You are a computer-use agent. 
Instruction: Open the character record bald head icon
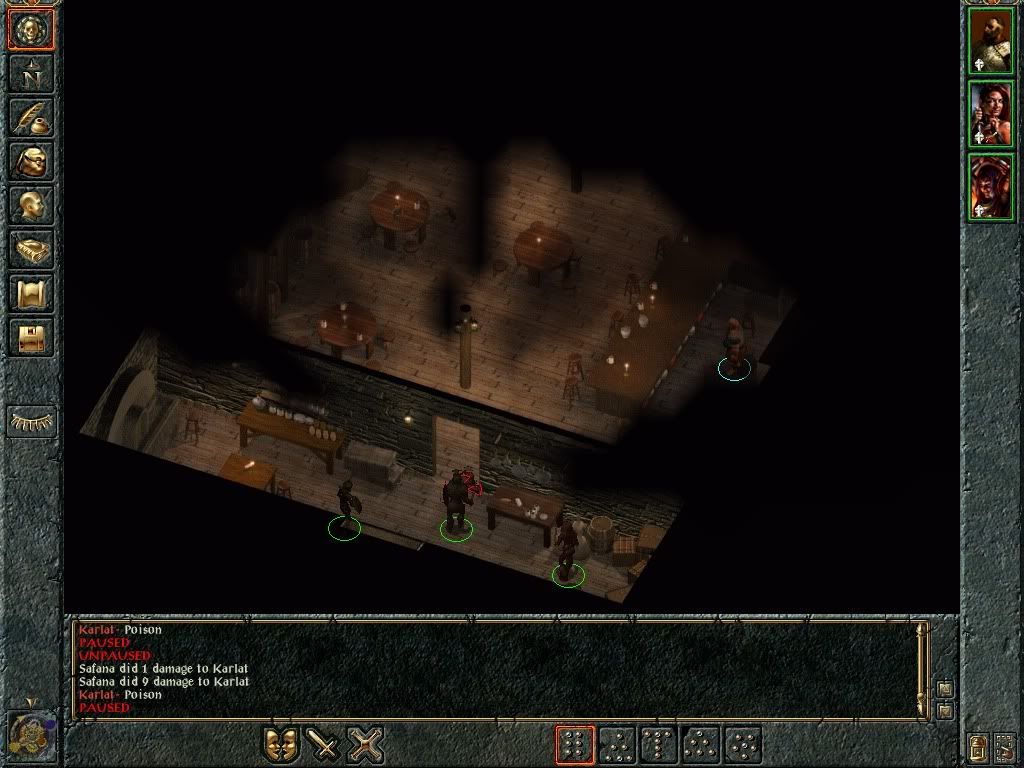point(31,205)
